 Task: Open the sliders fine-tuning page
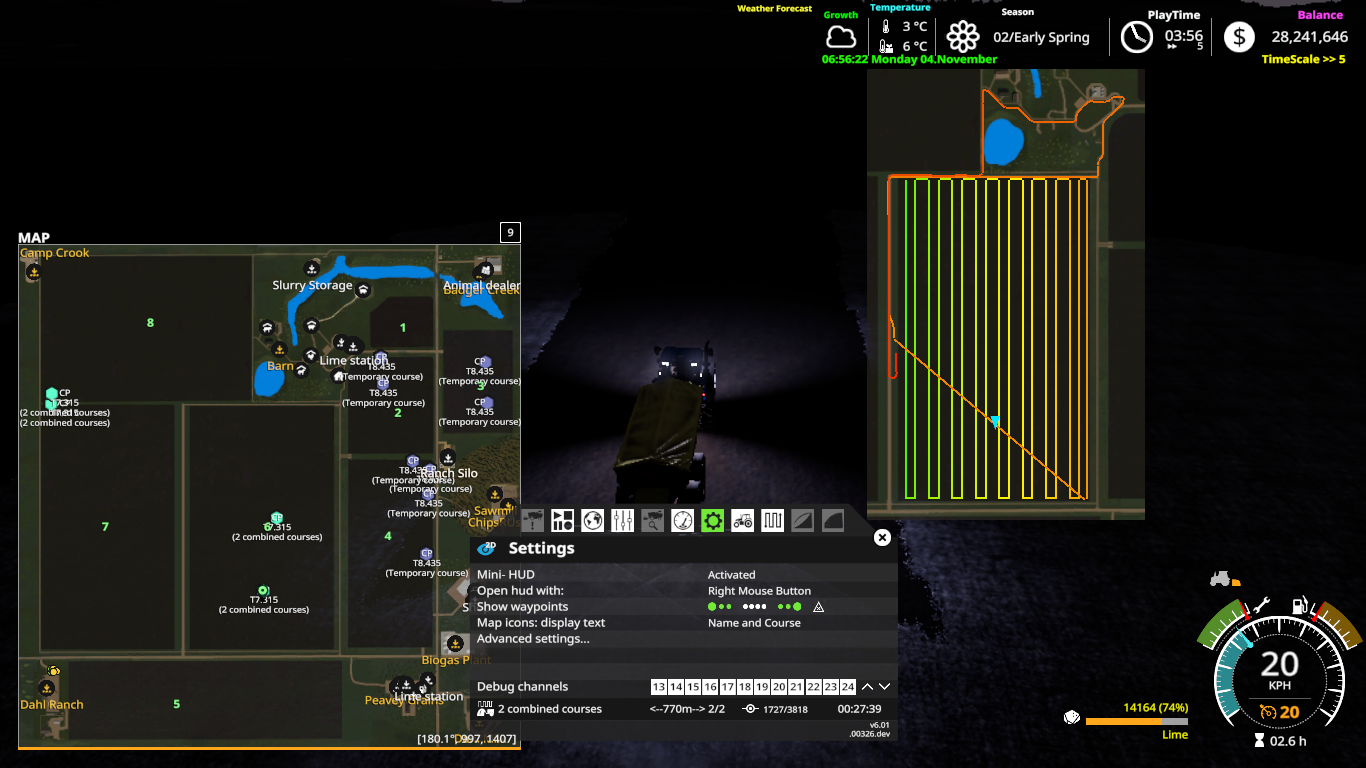tap(622, 520)
